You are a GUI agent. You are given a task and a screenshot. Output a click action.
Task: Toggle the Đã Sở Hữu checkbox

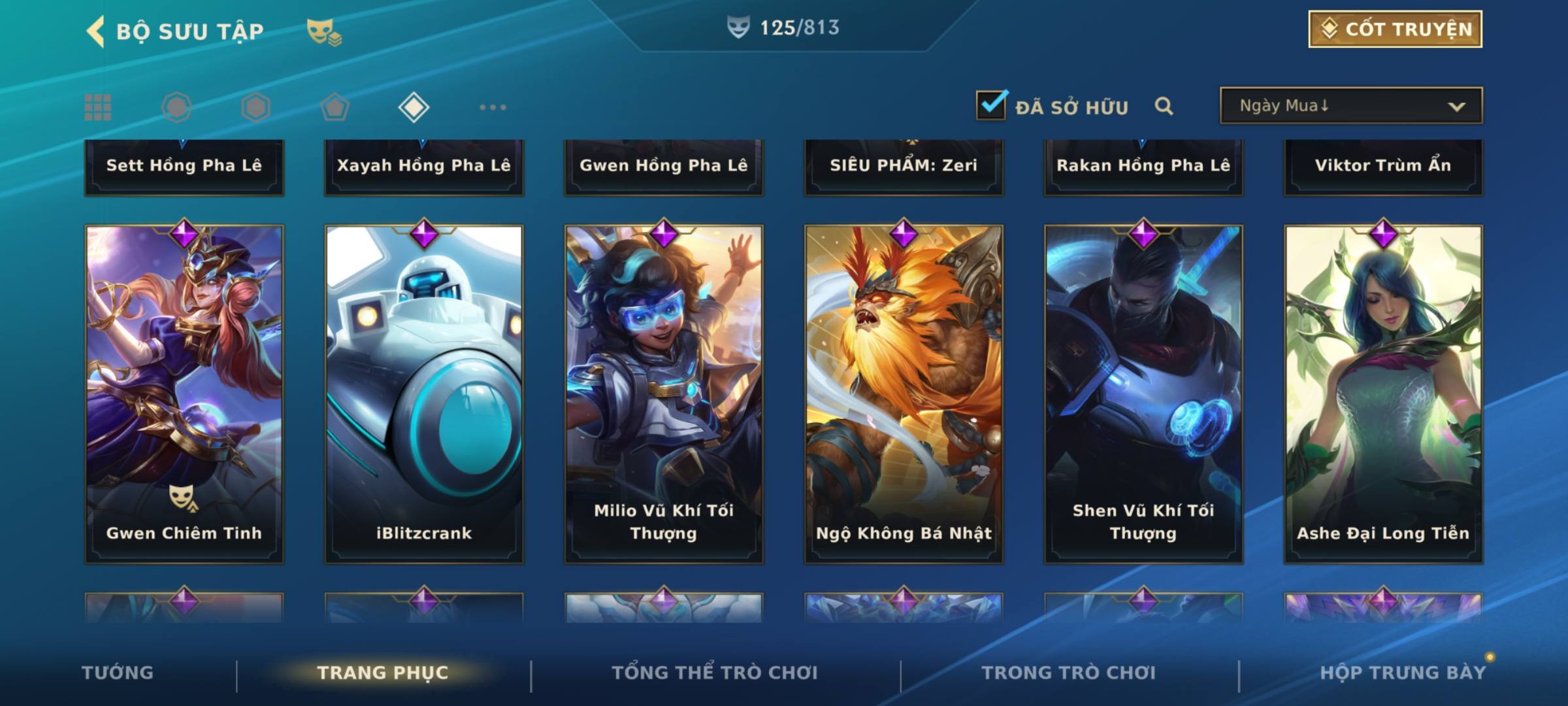point(990,105)
